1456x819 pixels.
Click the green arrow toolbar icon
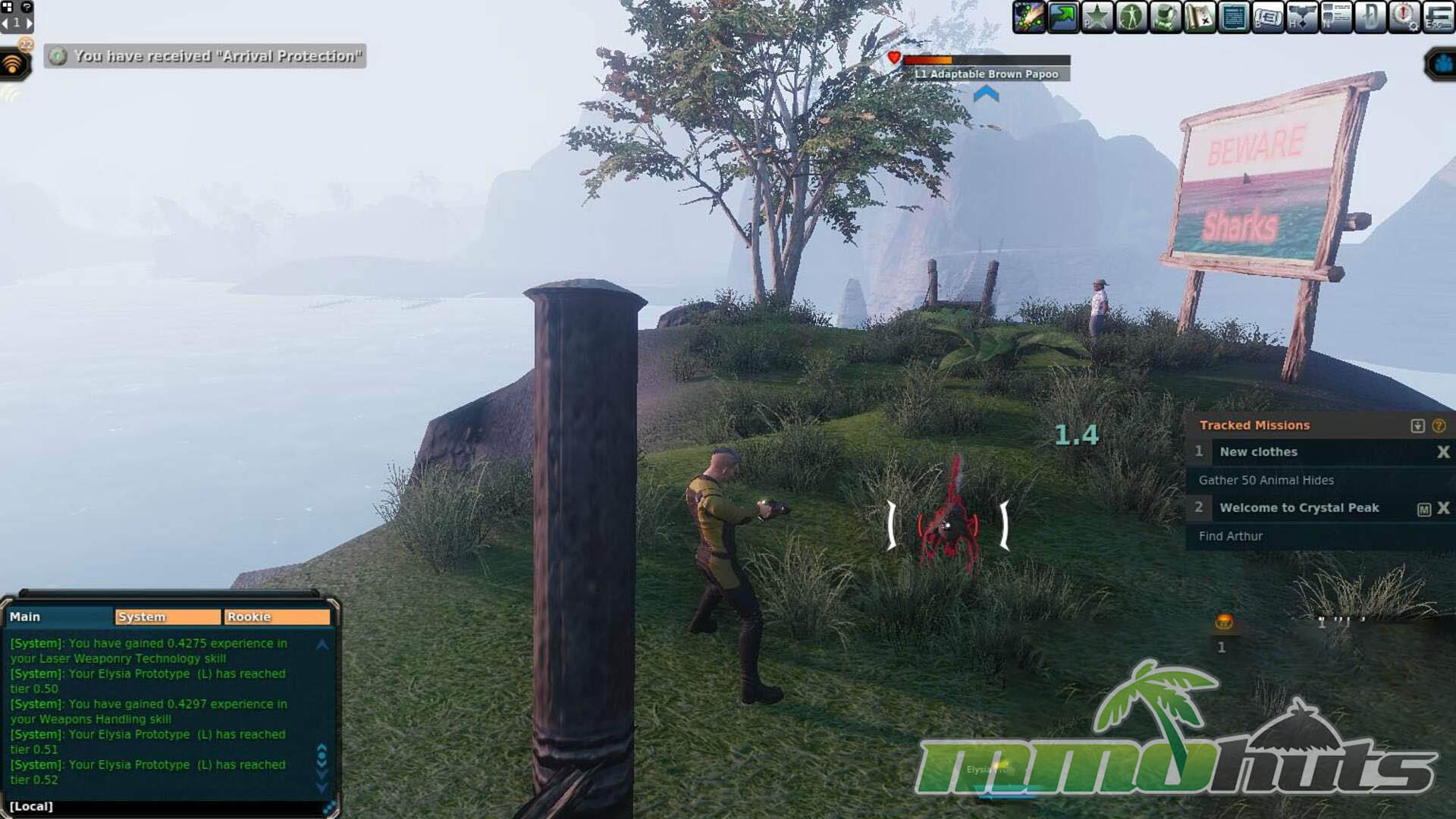click(x=1063, y=17)
